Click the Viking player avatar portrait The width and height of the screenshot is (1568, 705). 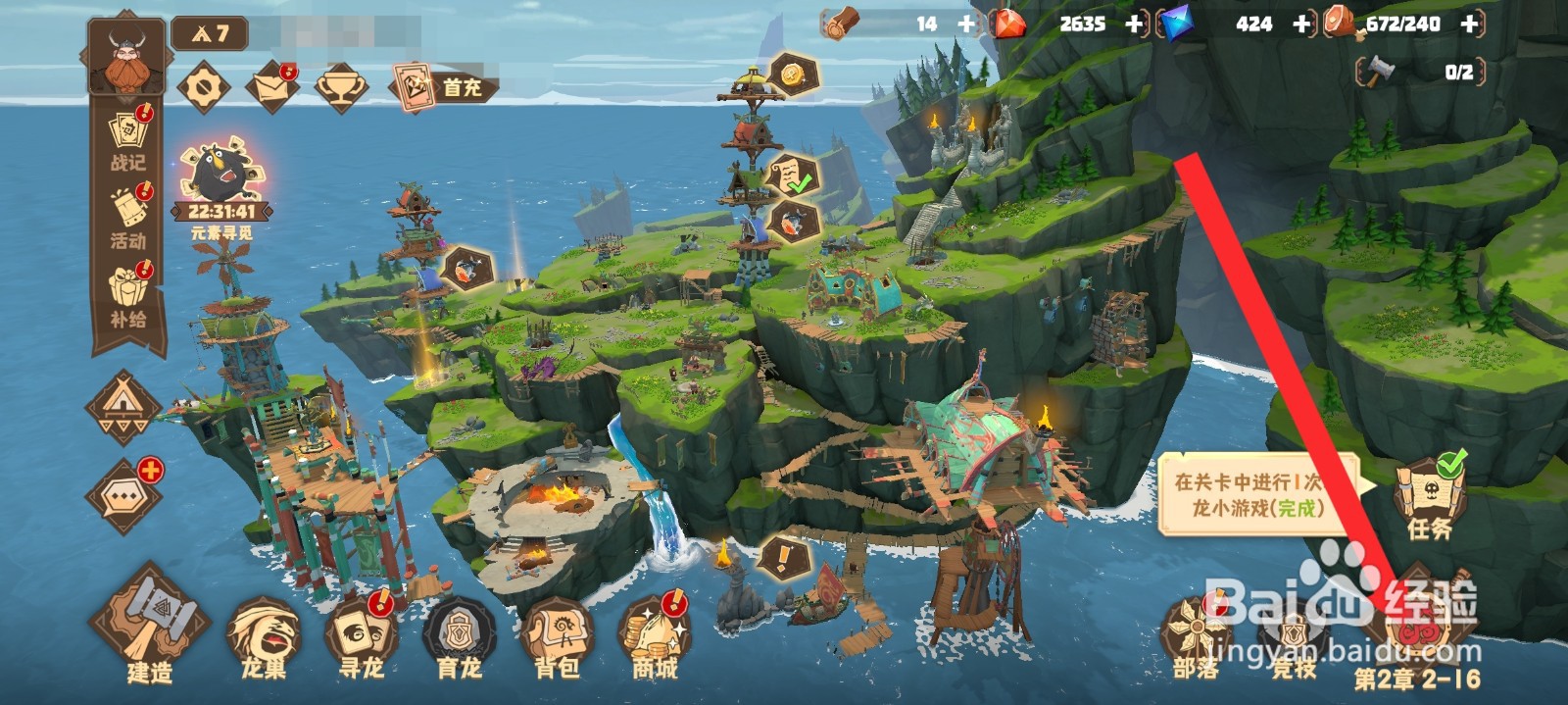pyautogui.click(x=125, y=57)
